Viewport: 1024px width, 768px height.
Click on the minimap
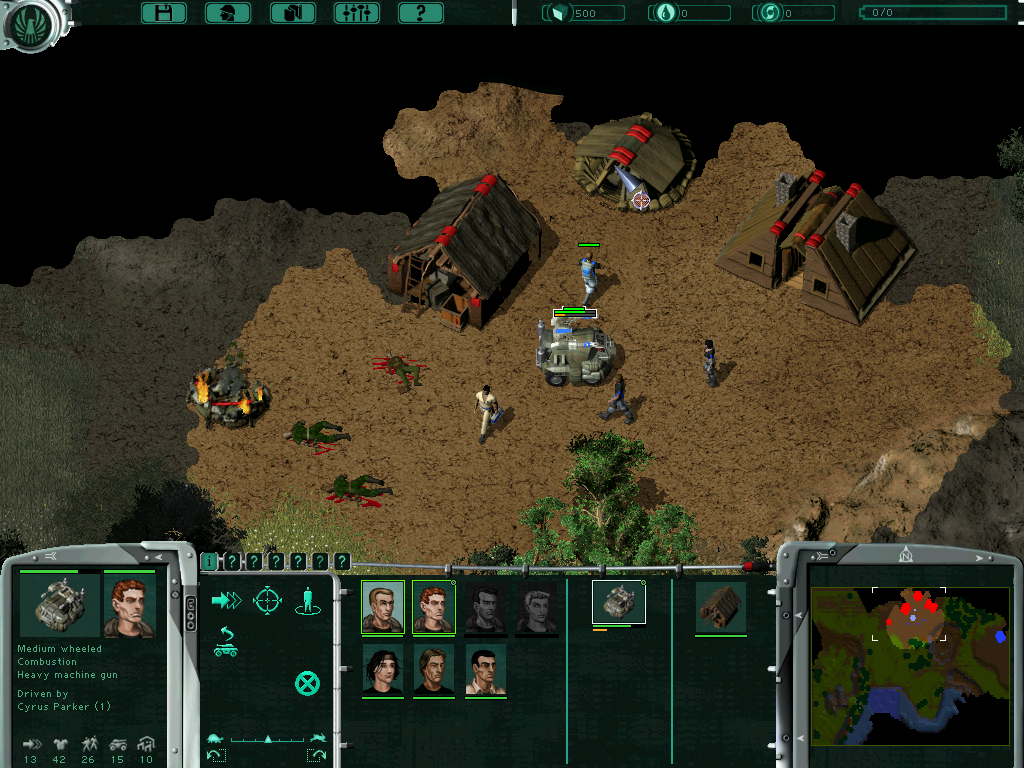[909, 665]
